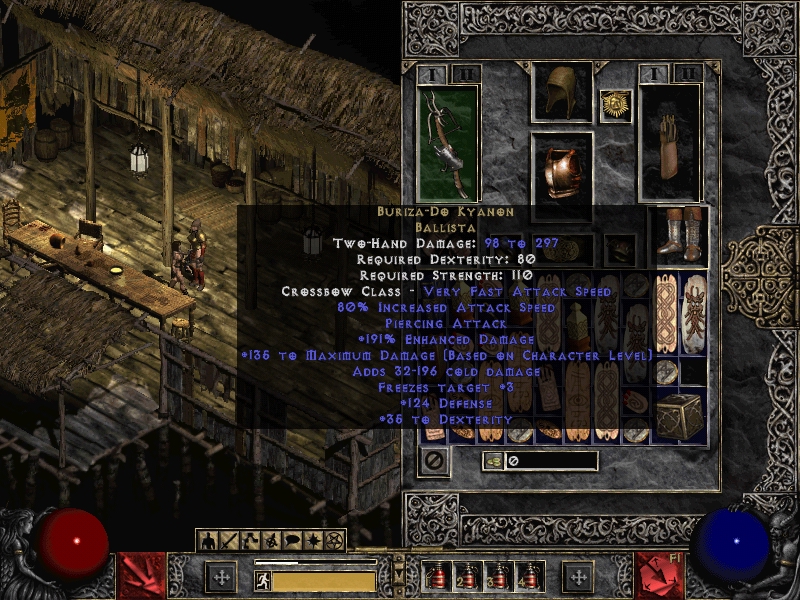Switch to weapon set II above the quiver
Image resolution: width=800 pixels, height=600 pixels.
point(687,74)
